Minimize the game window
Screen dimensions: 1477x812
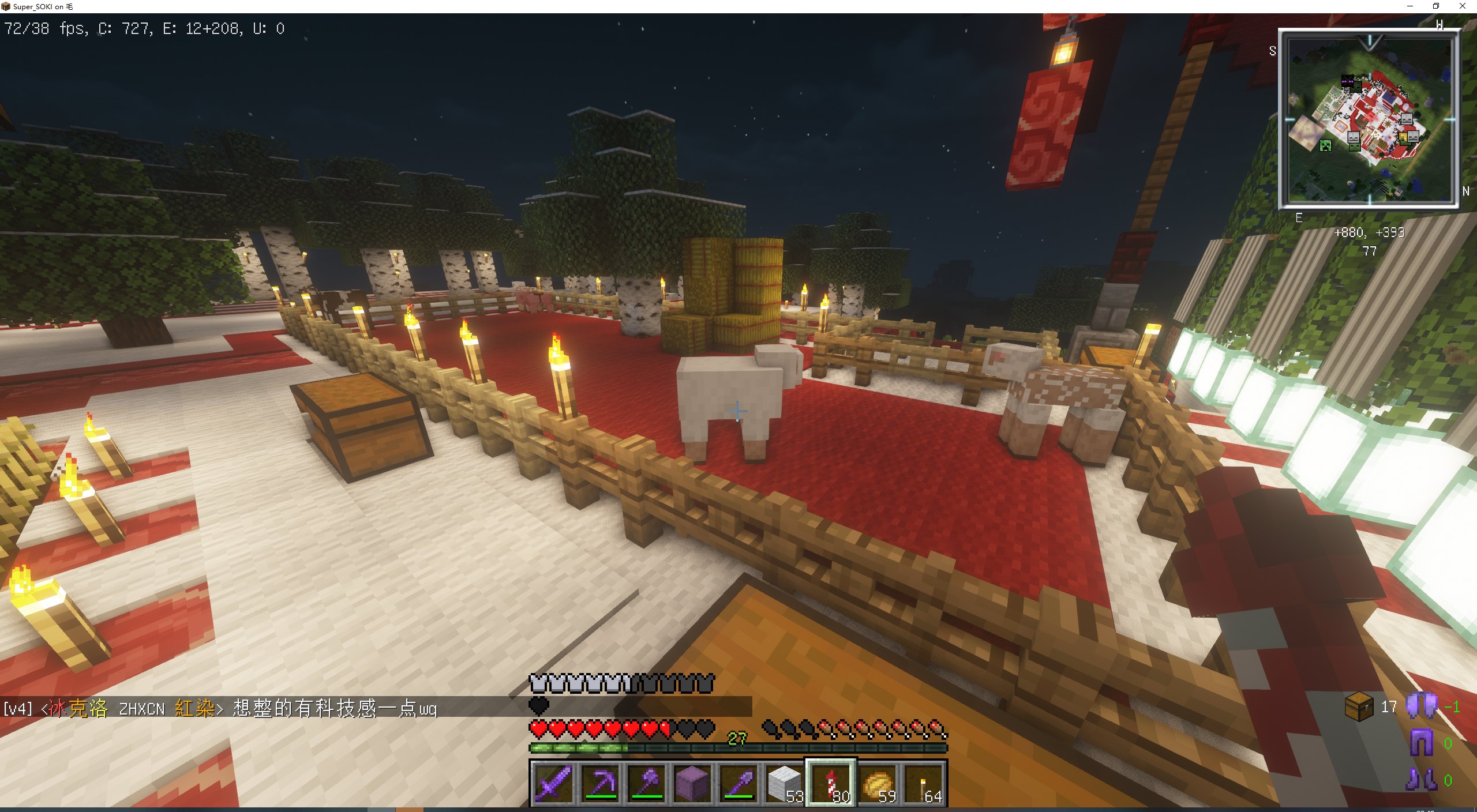point(1409,6)
